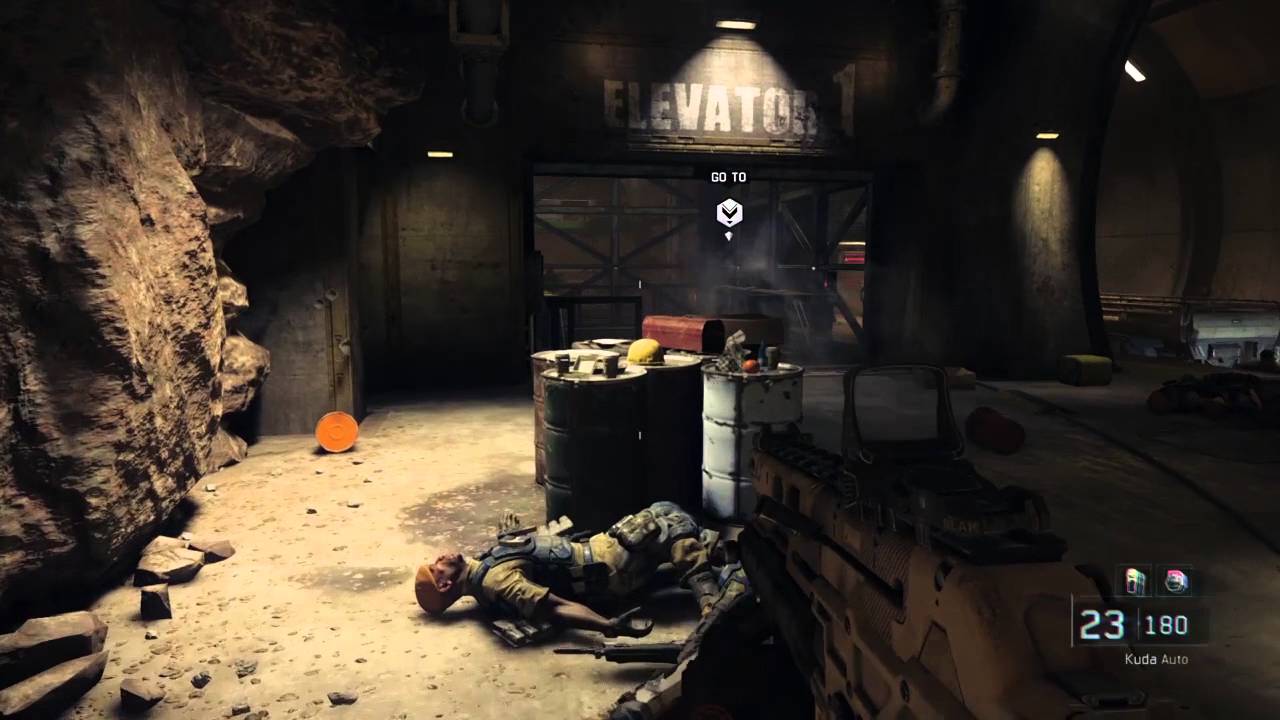Select the right round grenade equipment slot
1280x720 pixels.
(1176, 581)
